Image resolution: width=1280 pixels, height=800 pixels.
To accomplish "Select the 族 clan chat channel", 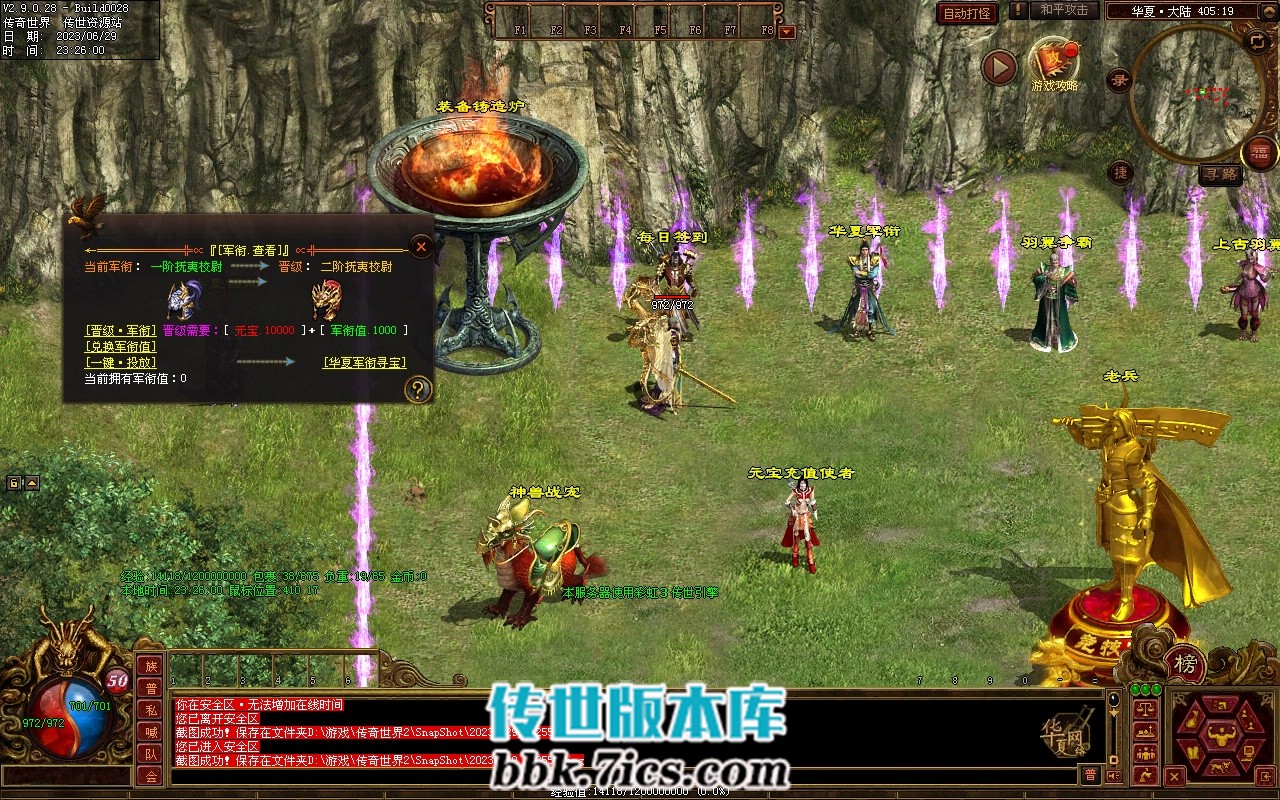I will click(x=150, y=666).
